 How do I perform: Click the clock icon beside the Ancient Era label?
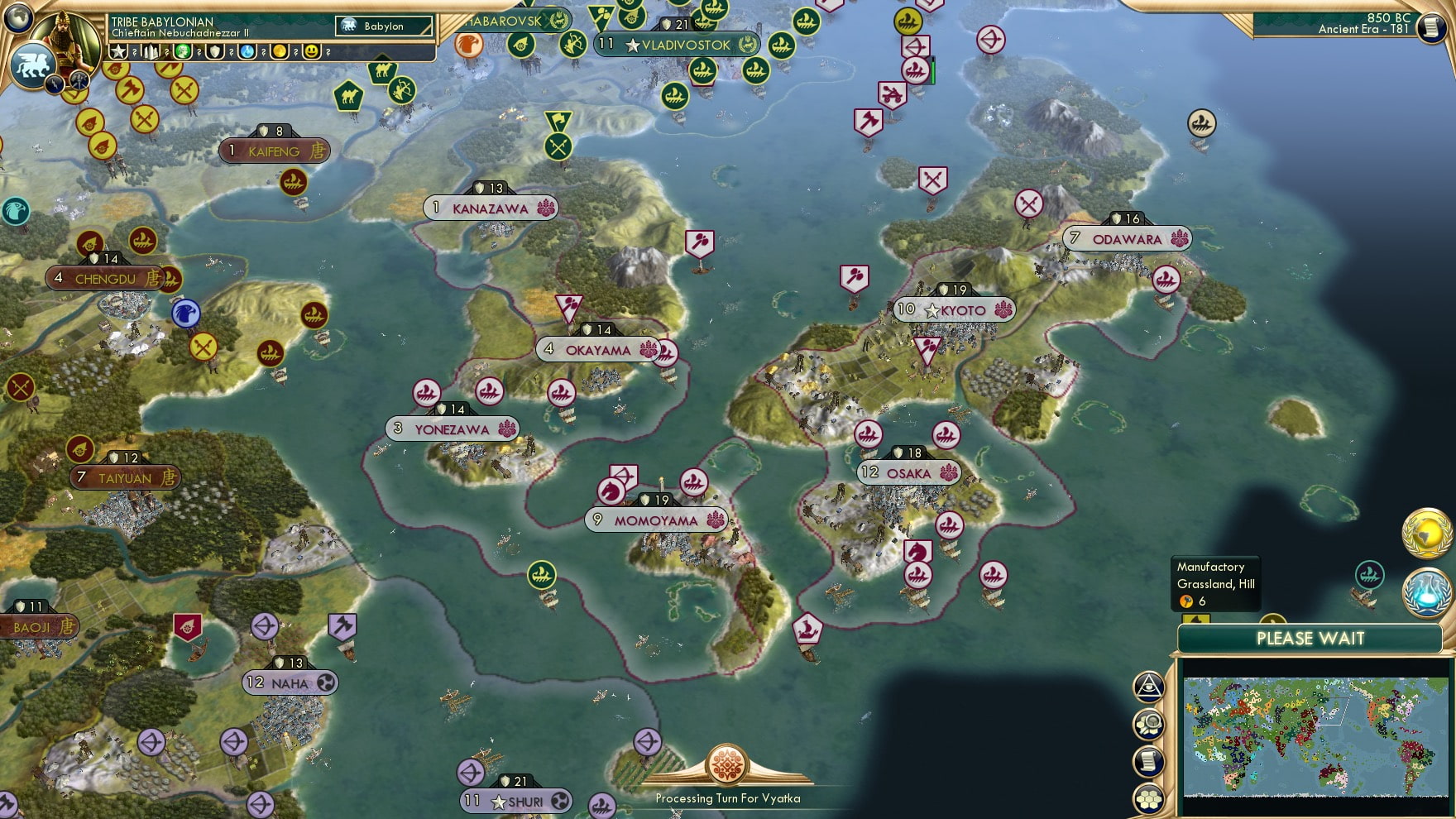1434,27
